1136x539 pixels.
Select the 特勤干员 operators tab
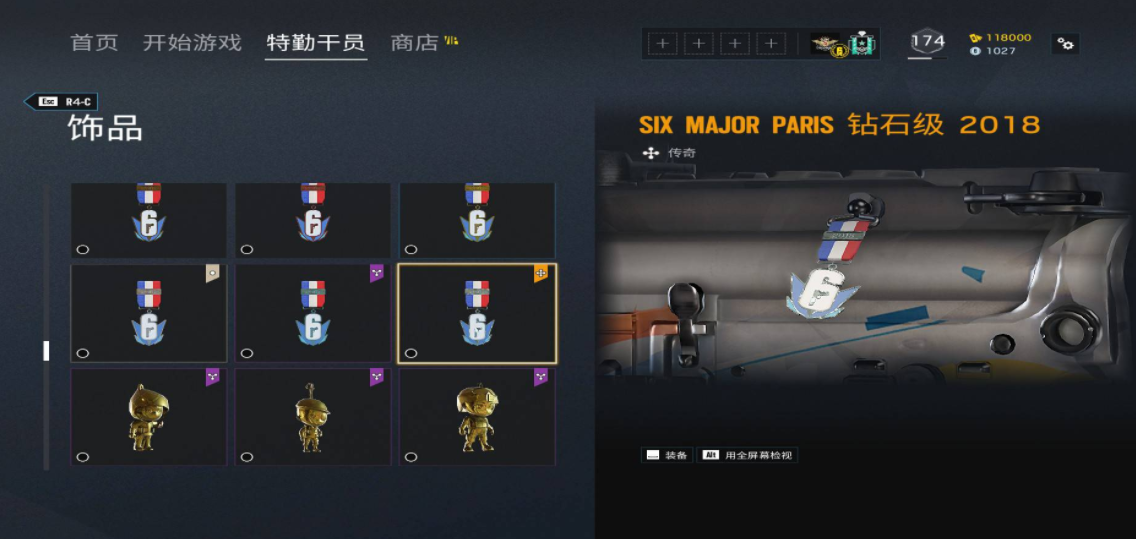pyautogui.click(x=315, y=43)
